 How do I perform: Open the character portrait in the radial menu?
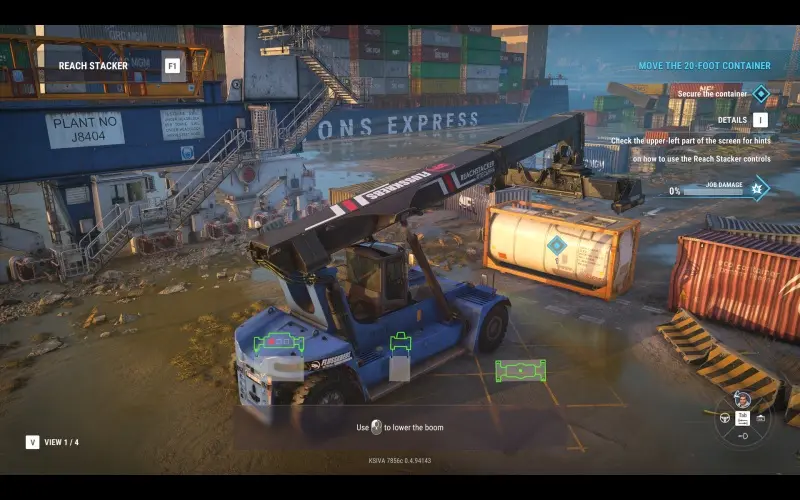[x=742, y=399]
